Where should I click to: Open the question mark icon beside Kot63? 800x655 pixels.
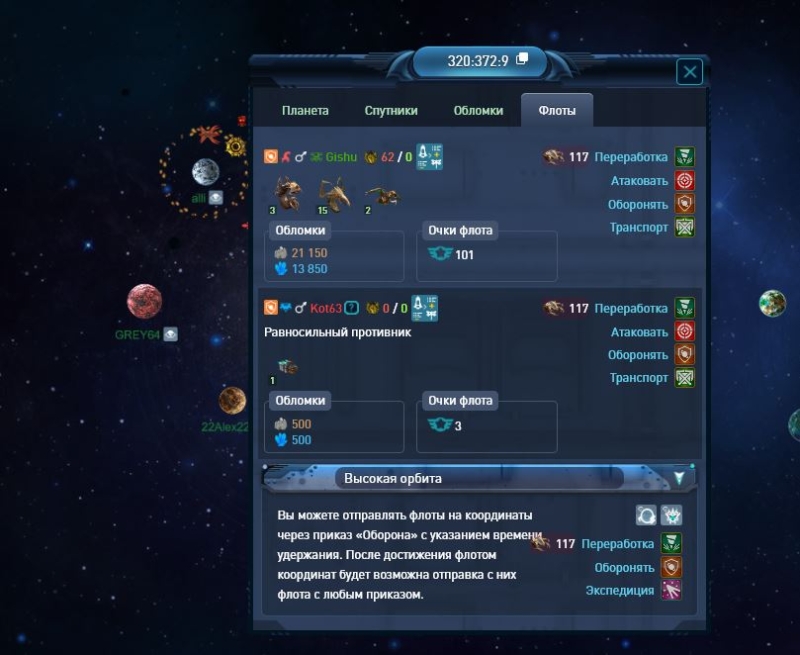(x=352, y=308)
